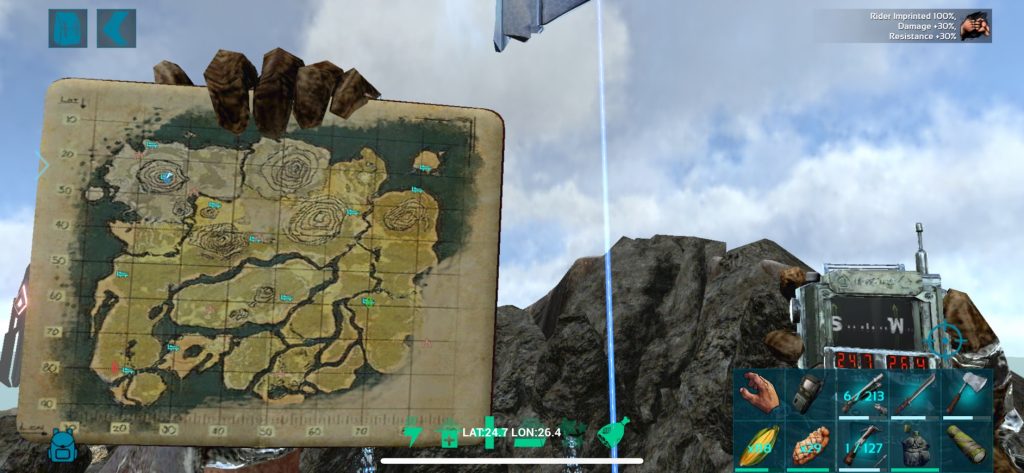Equip the weapon showing 1/127 ammo
This screenshot has height=473, width=1024.
(x=863, y=444)
